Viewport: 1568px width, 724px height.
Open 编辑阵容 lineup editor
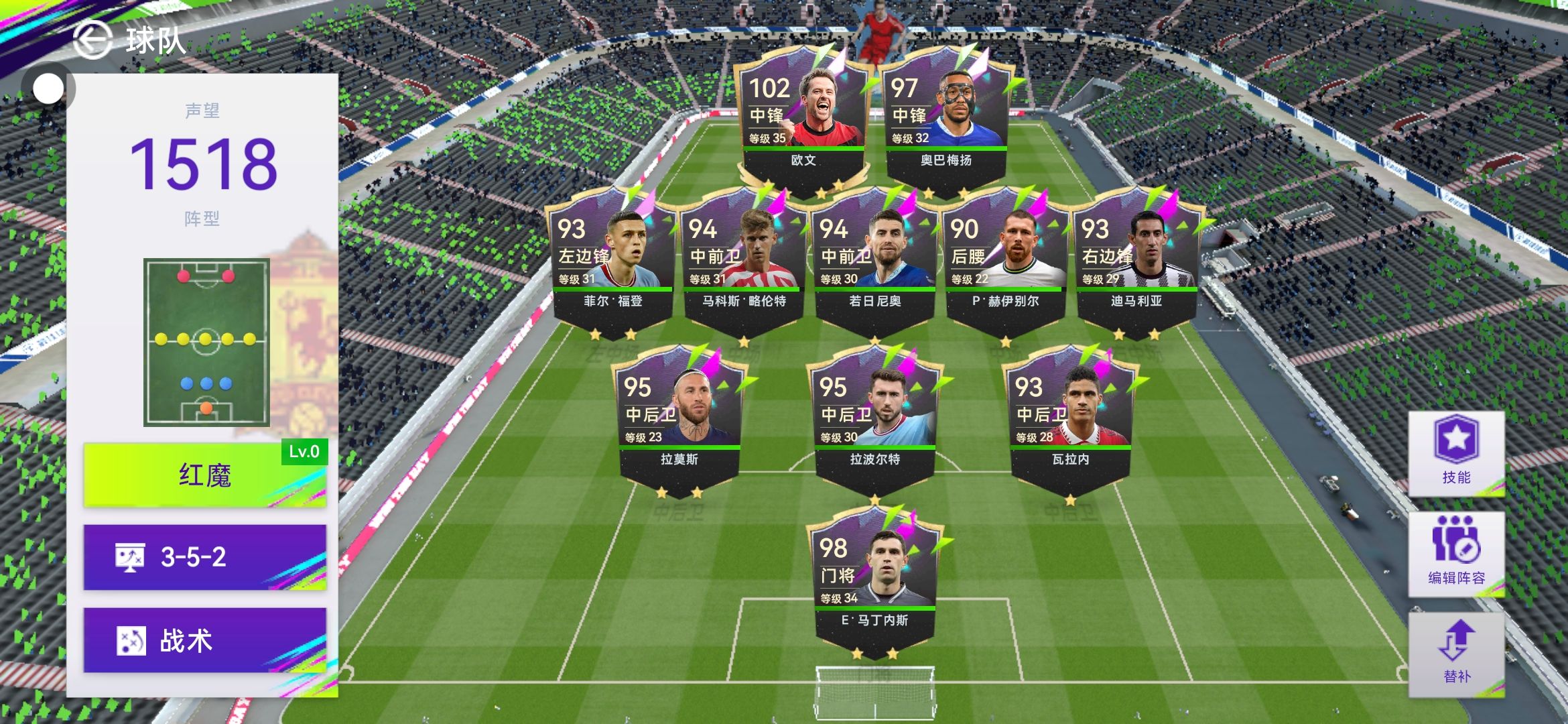coord(1456,554)
